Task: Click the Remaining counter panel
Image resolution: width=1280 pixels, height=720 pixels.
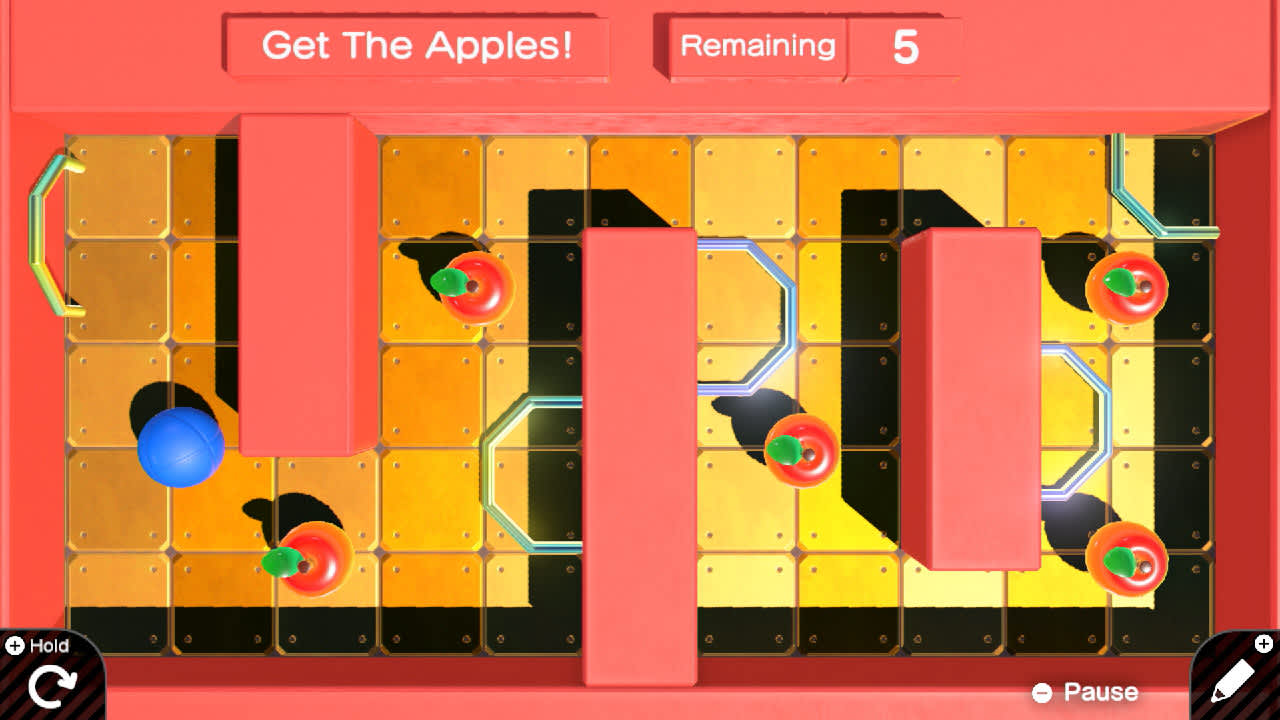Action: click(756, 45)
